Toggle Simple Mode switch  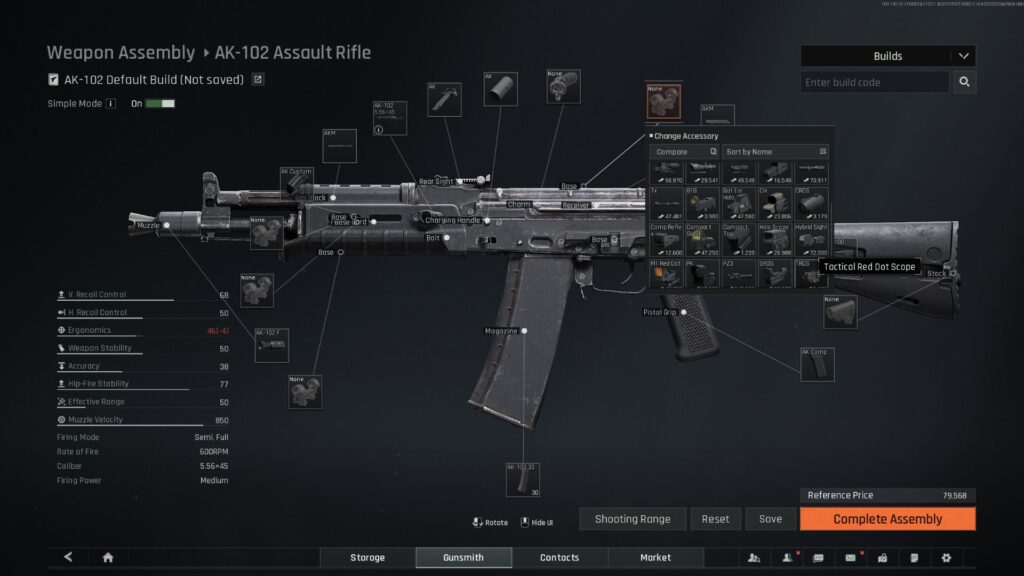point(160,103)
